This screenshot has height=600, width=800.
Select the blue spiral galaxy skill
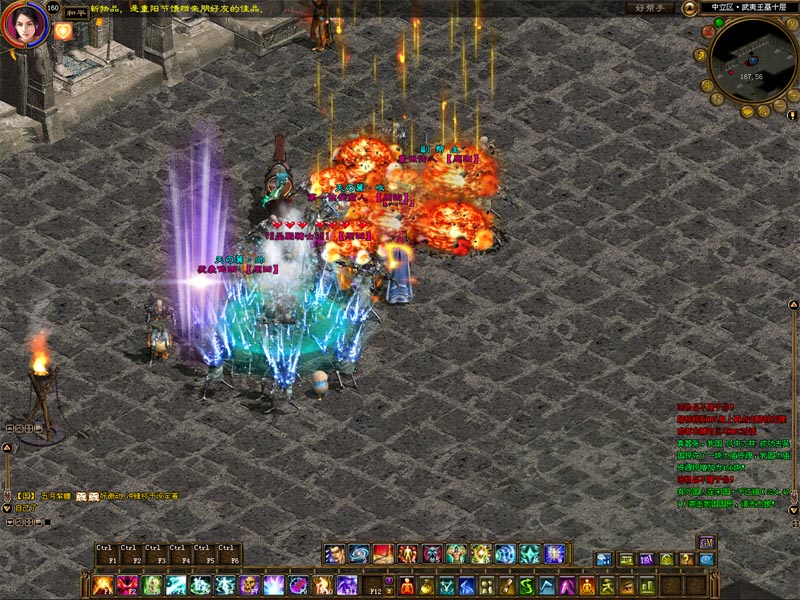pos(358,554)
